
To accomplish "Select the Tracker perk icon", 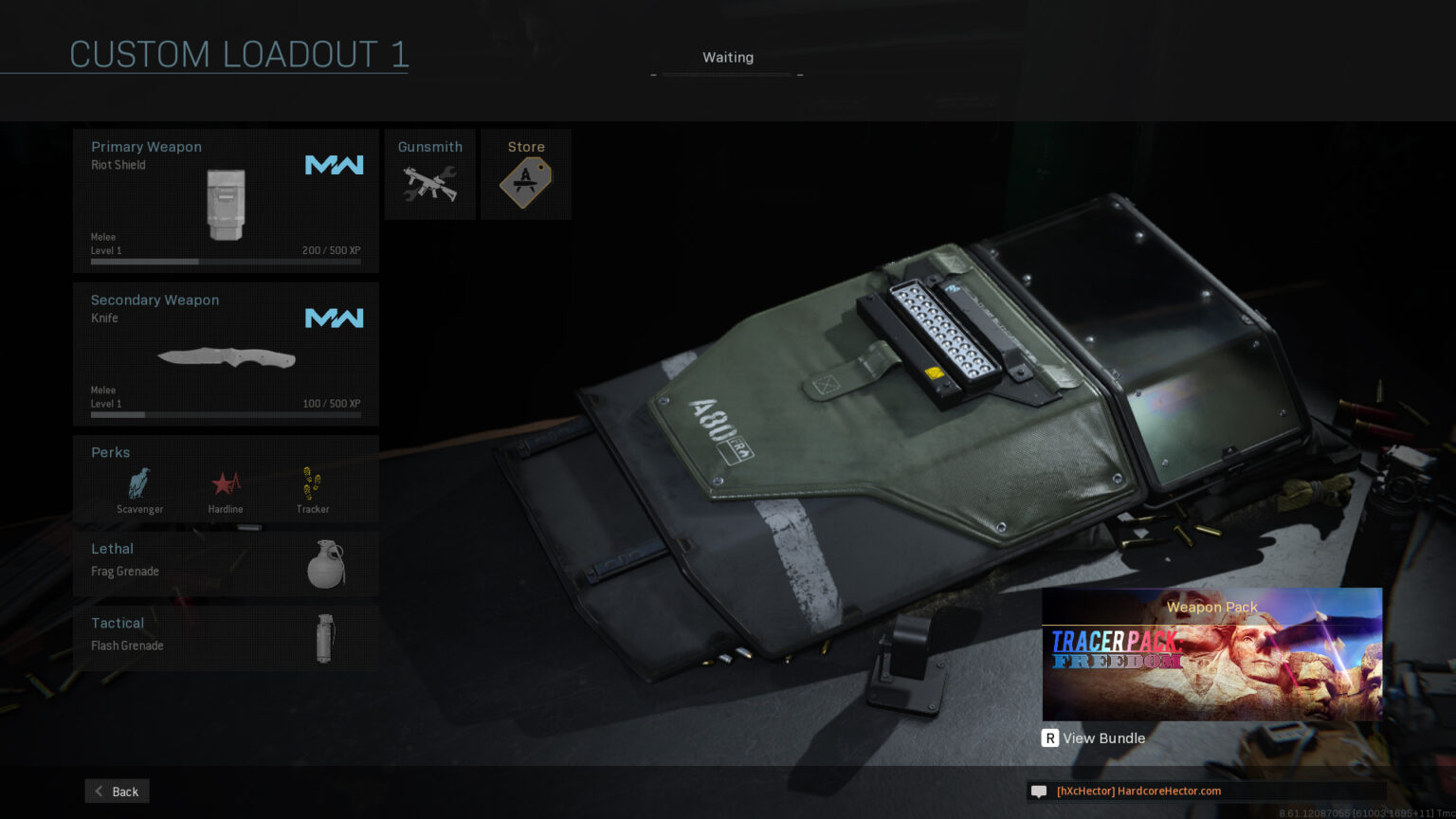I will click(x=312, y=485).
